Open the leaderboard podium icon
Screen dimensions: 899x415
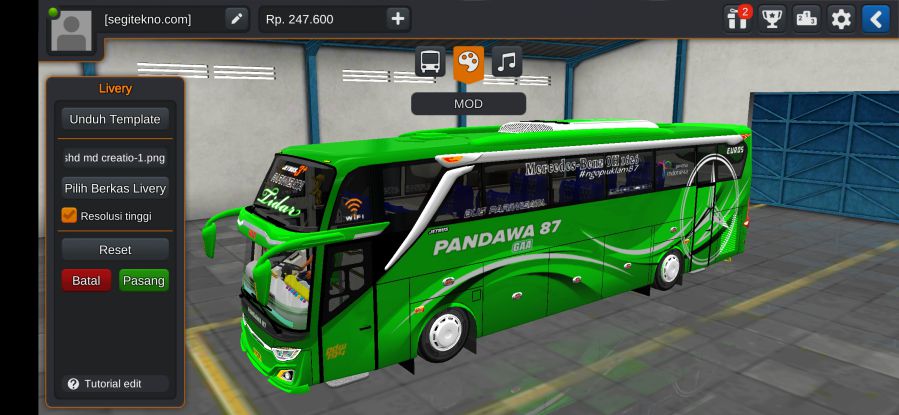pyautogui.click(x=806, y=18)
